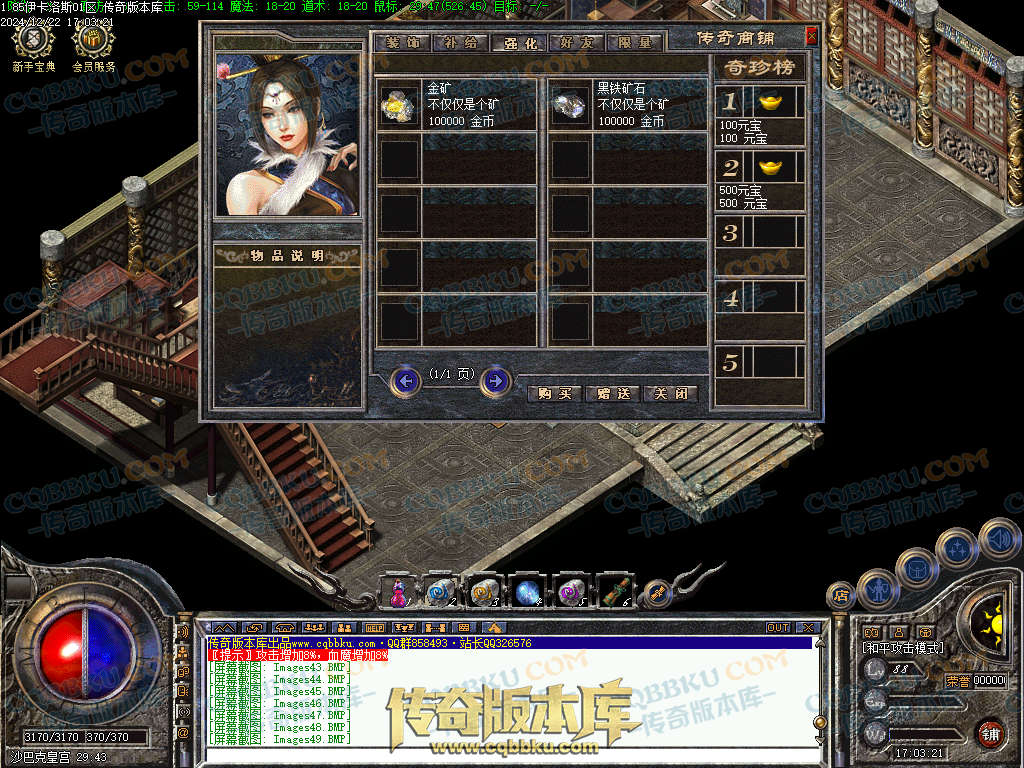Select the 金矿 gold ore item

(399, 106)
